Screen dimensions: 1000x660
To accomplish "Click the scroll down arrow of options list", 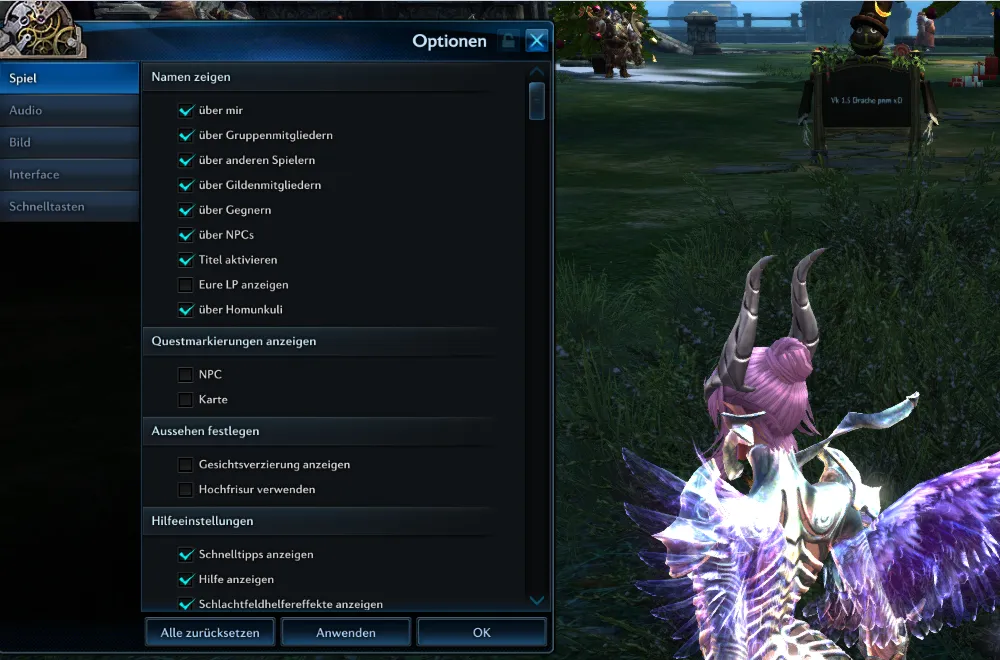I will [537, 600].
